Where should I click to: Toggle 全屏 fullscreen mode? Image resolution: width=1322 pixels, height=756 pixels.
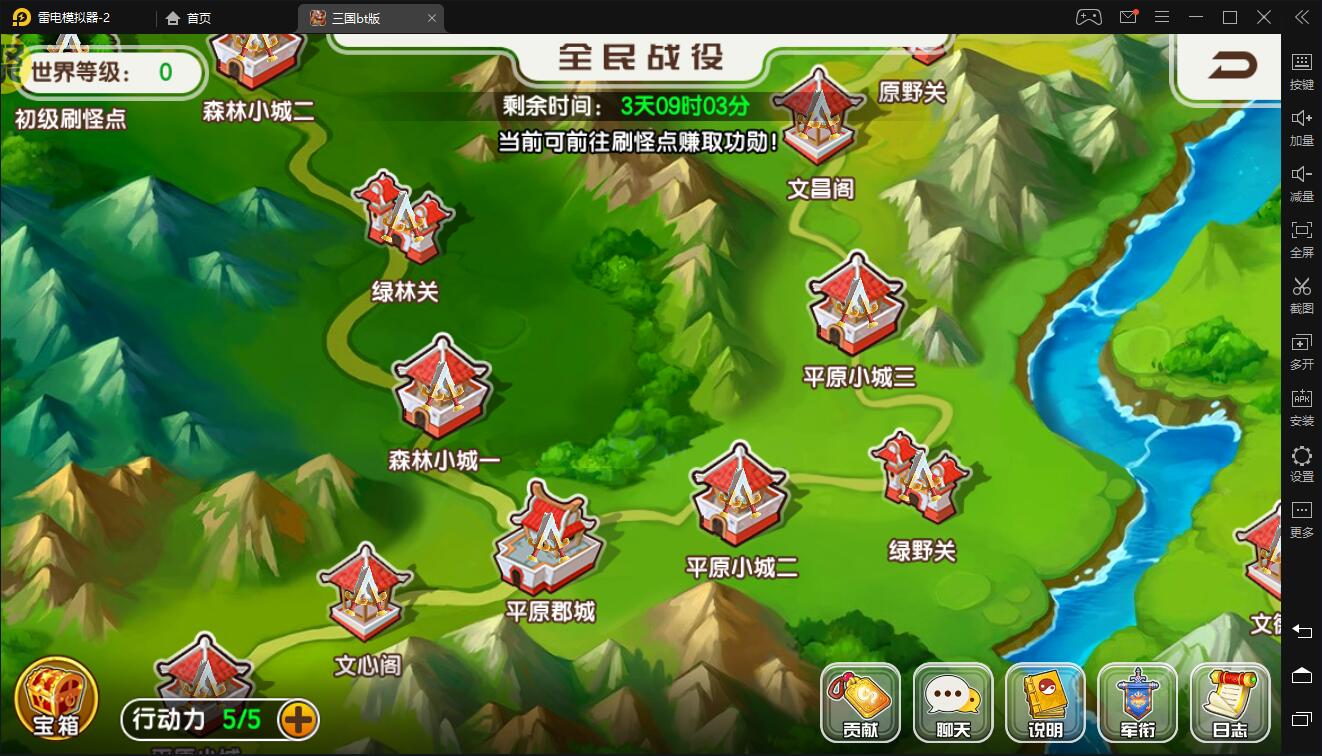[1302, 239]
